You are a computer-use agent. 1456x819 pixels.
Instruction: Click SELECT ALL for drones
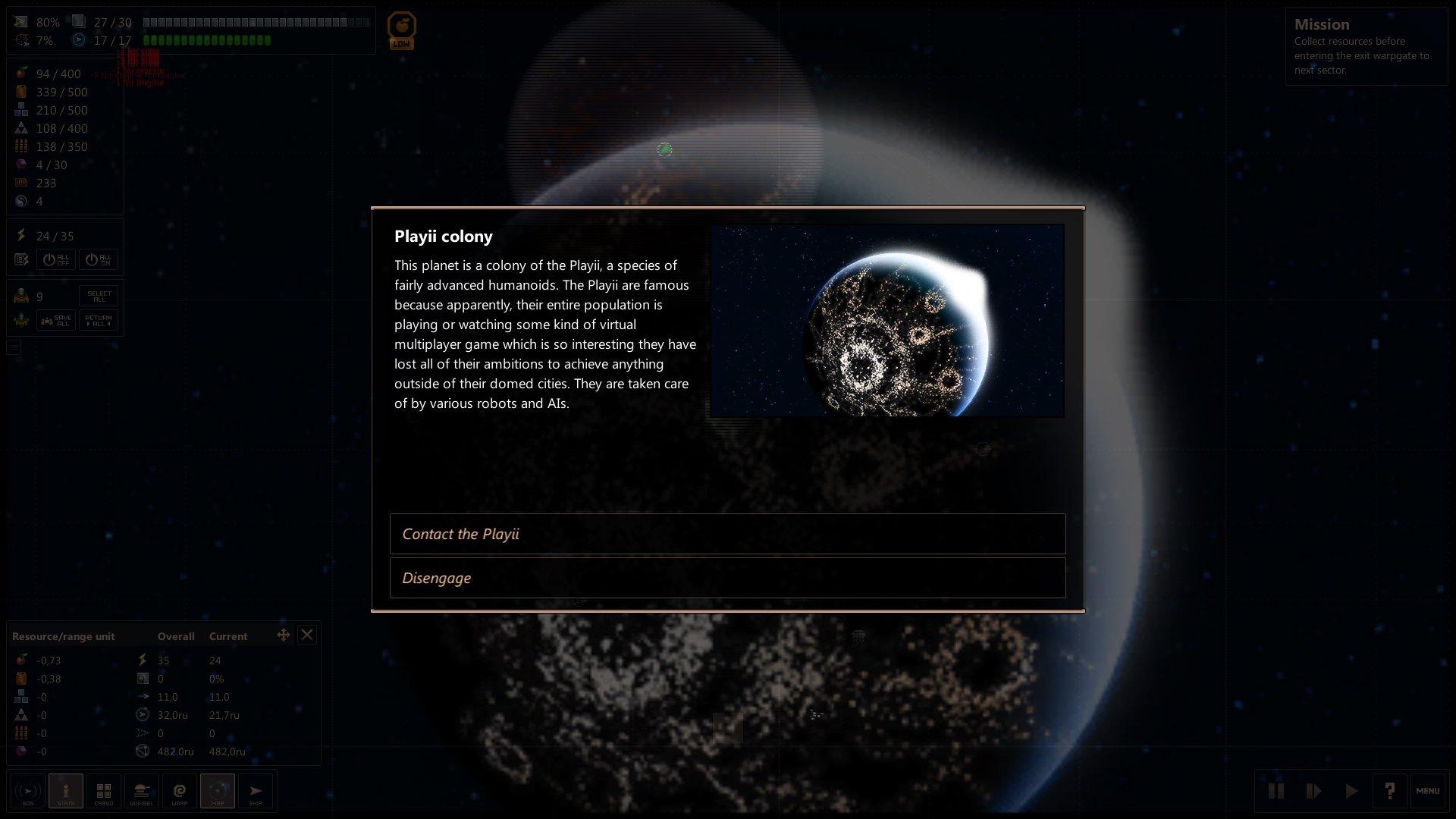98,296
